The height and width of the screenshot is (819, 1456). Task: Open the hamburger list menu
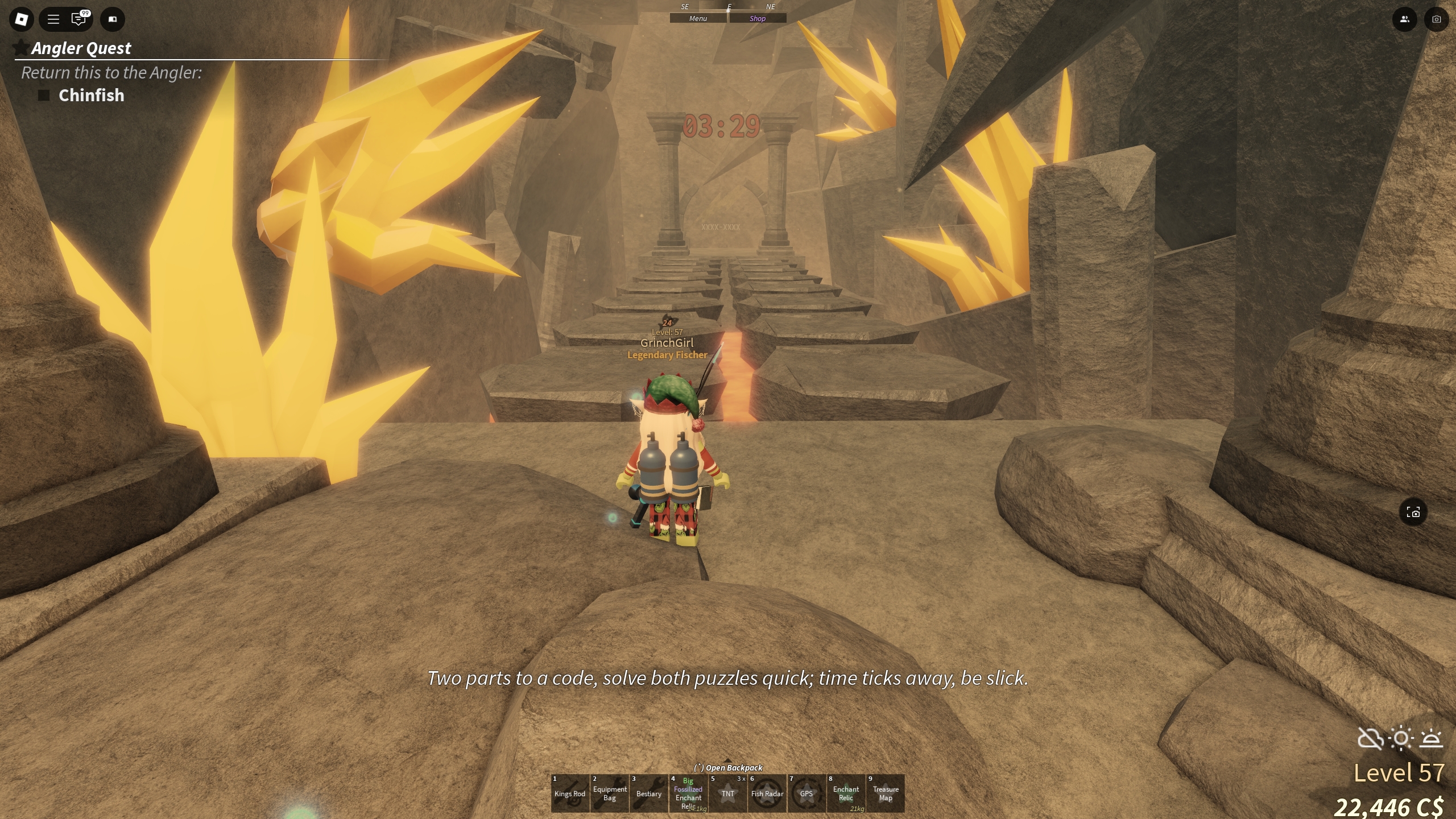pyautogui.click(x=53, y=19)
